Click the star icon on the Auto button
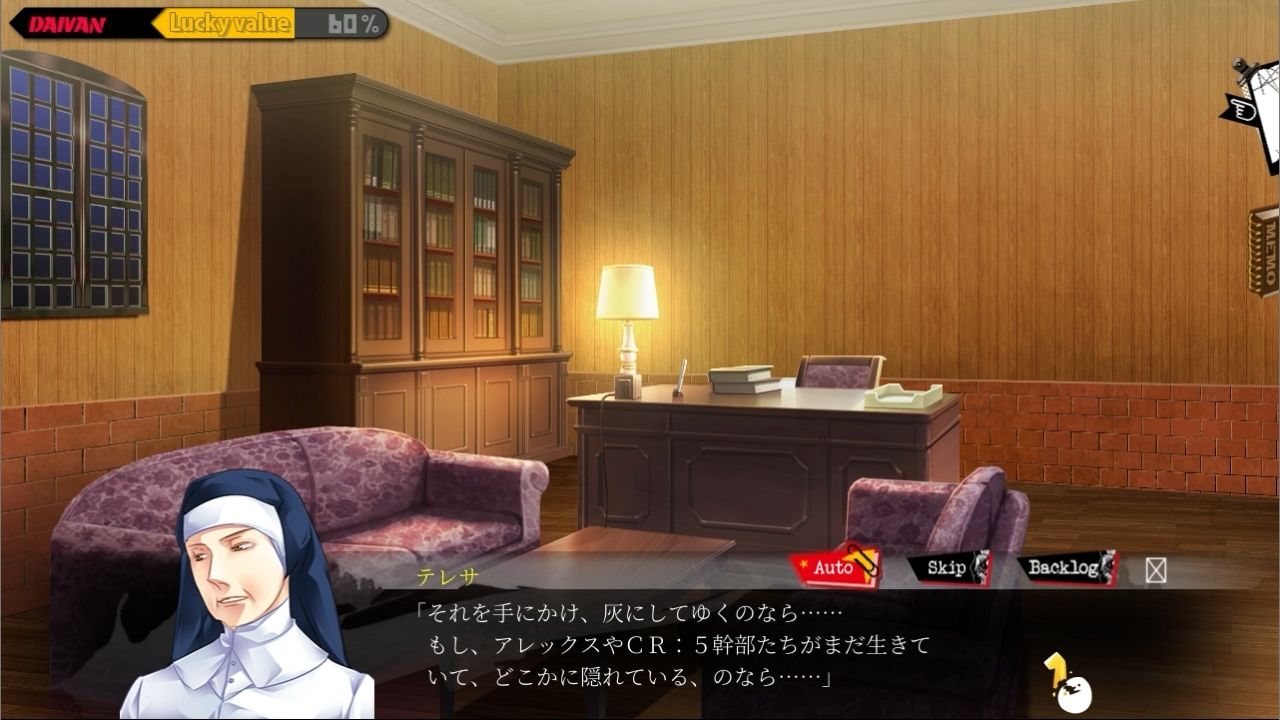Viewport: 1280px width, 720px height. [x=803, y=562]
